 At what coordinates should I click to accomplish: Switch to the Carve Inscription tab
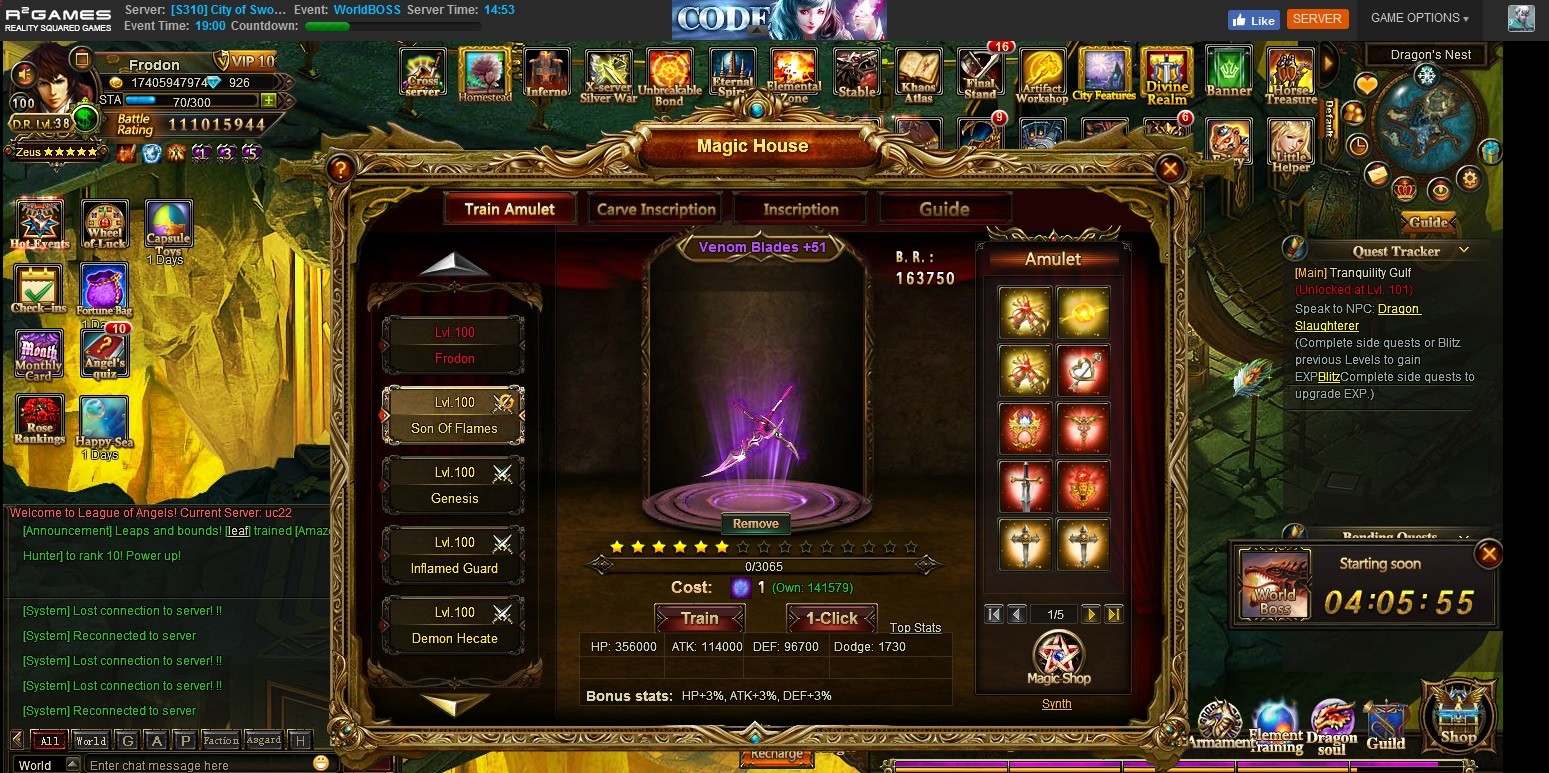coord(656,209)
